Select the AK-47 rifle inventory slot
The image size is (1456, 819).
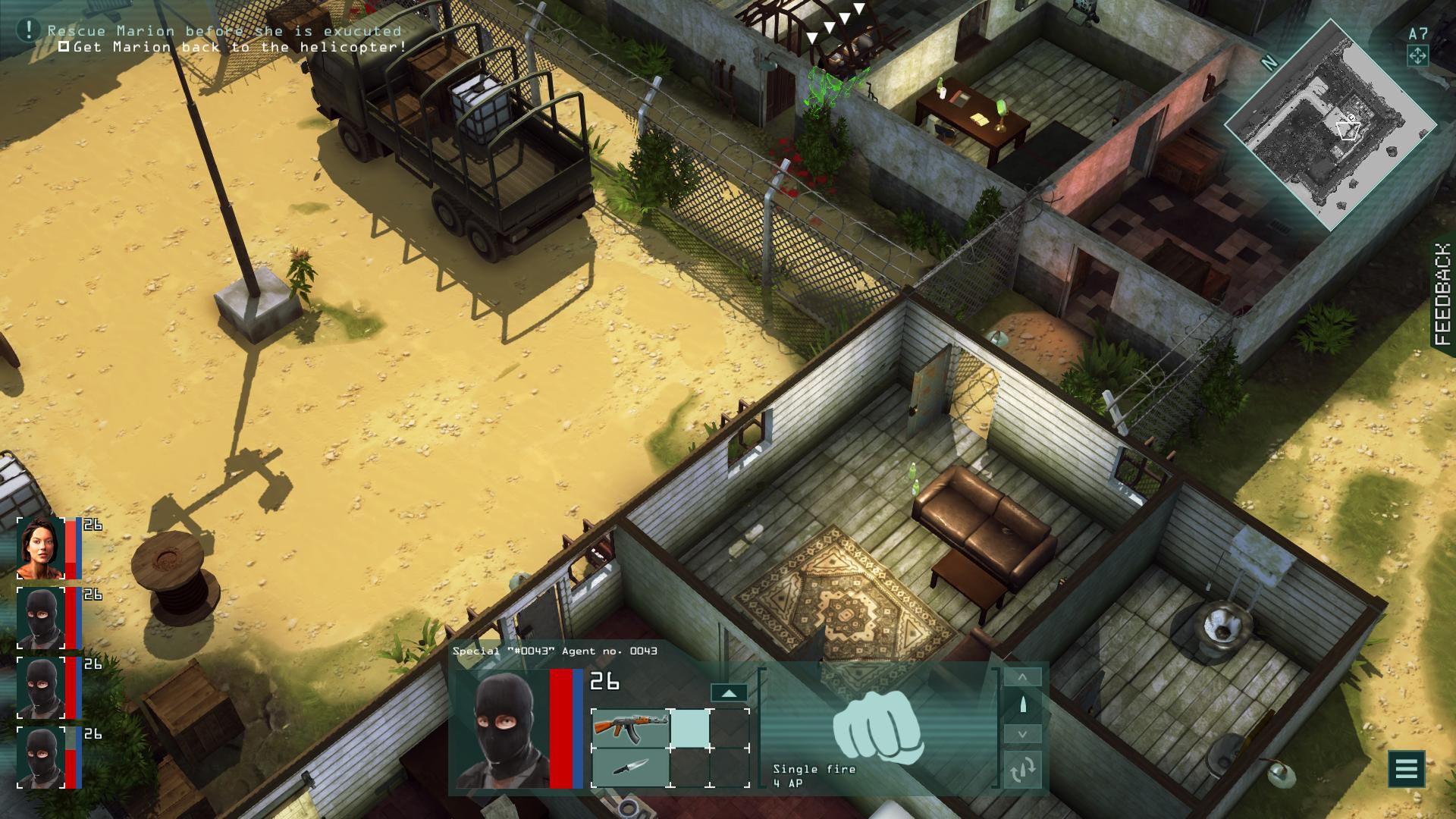630,728
